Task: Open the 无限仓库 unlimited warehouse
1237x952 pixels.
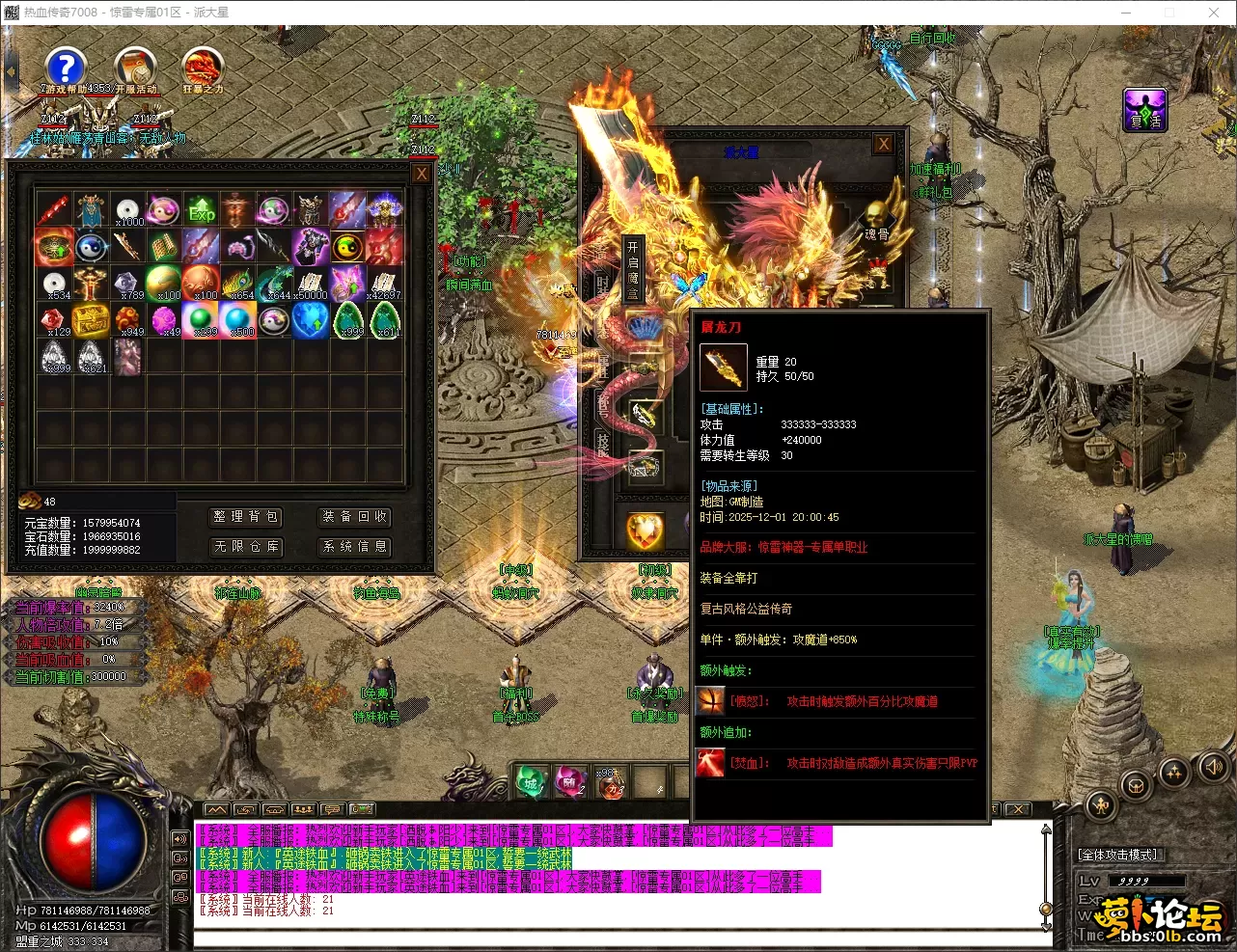Action: [246, 546]
